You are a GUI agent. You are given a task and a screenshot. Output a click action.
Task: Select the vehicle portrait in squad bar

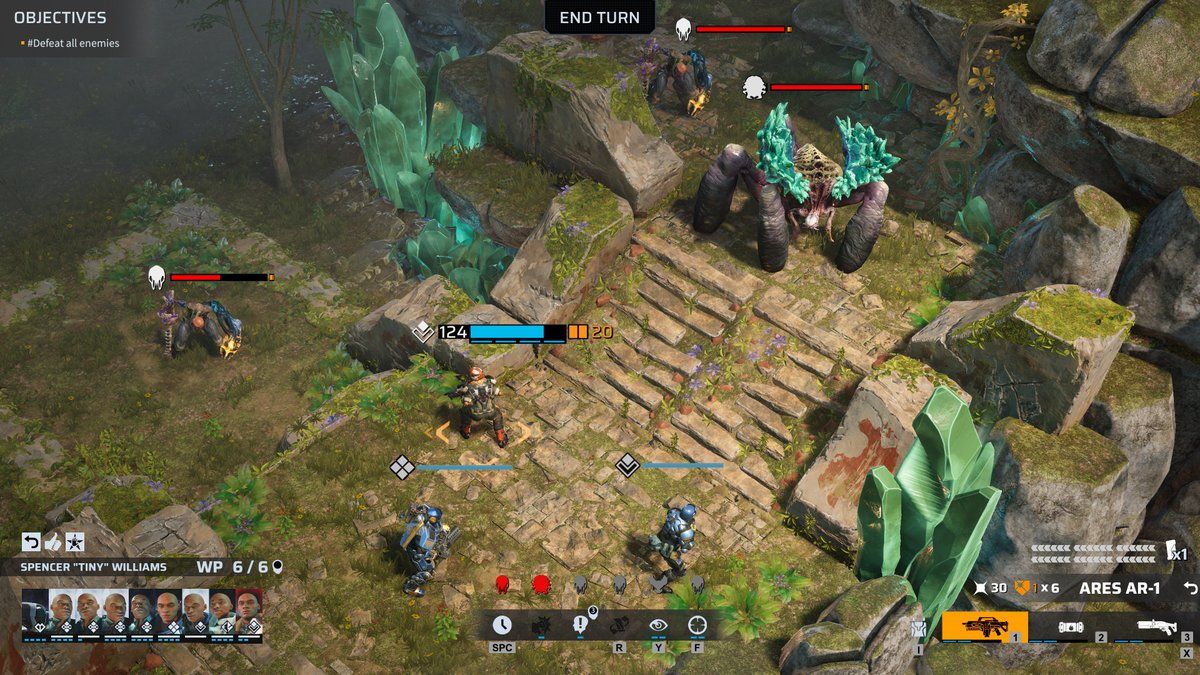click(x=35, y=610)
